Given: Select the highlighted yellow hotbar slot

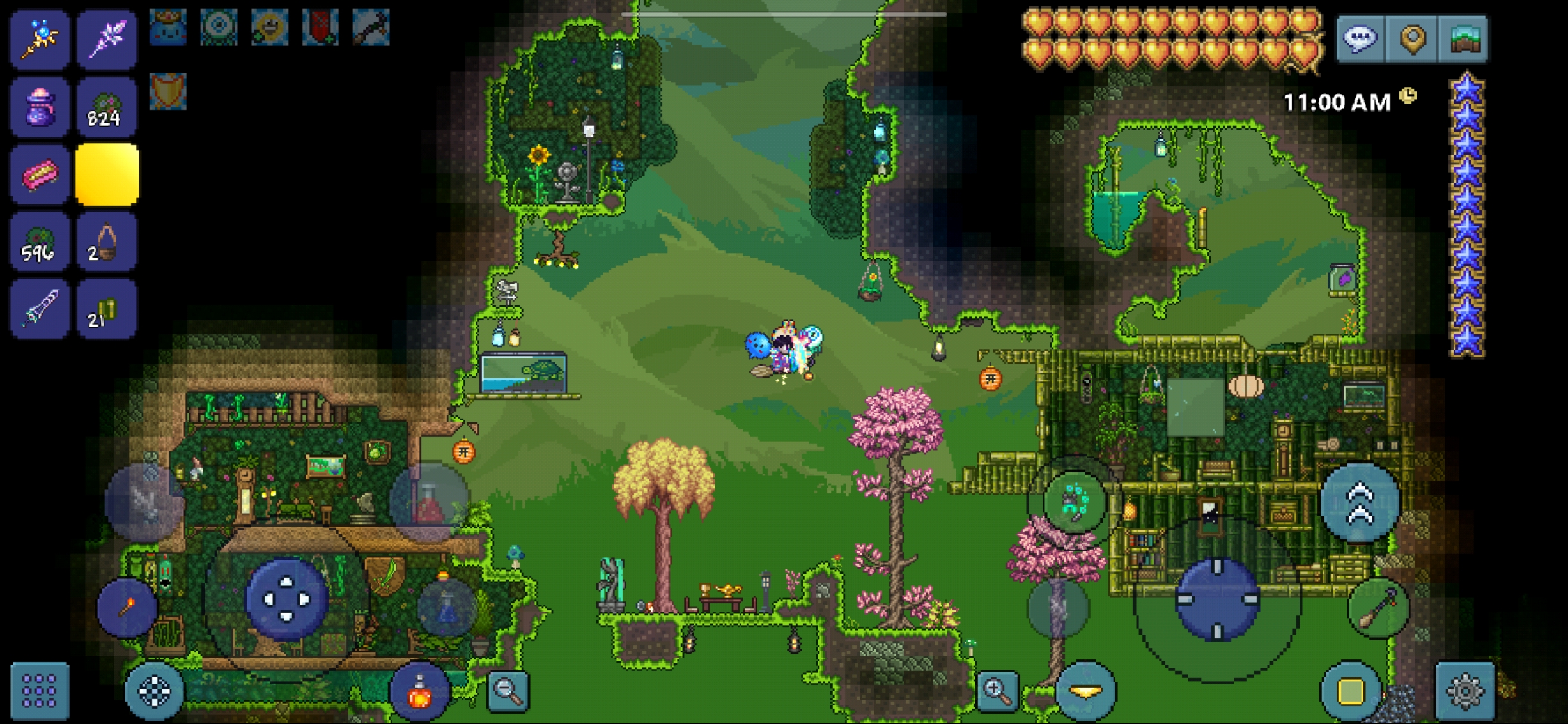Looking at the screenshot, I should [x=107, y=174].
